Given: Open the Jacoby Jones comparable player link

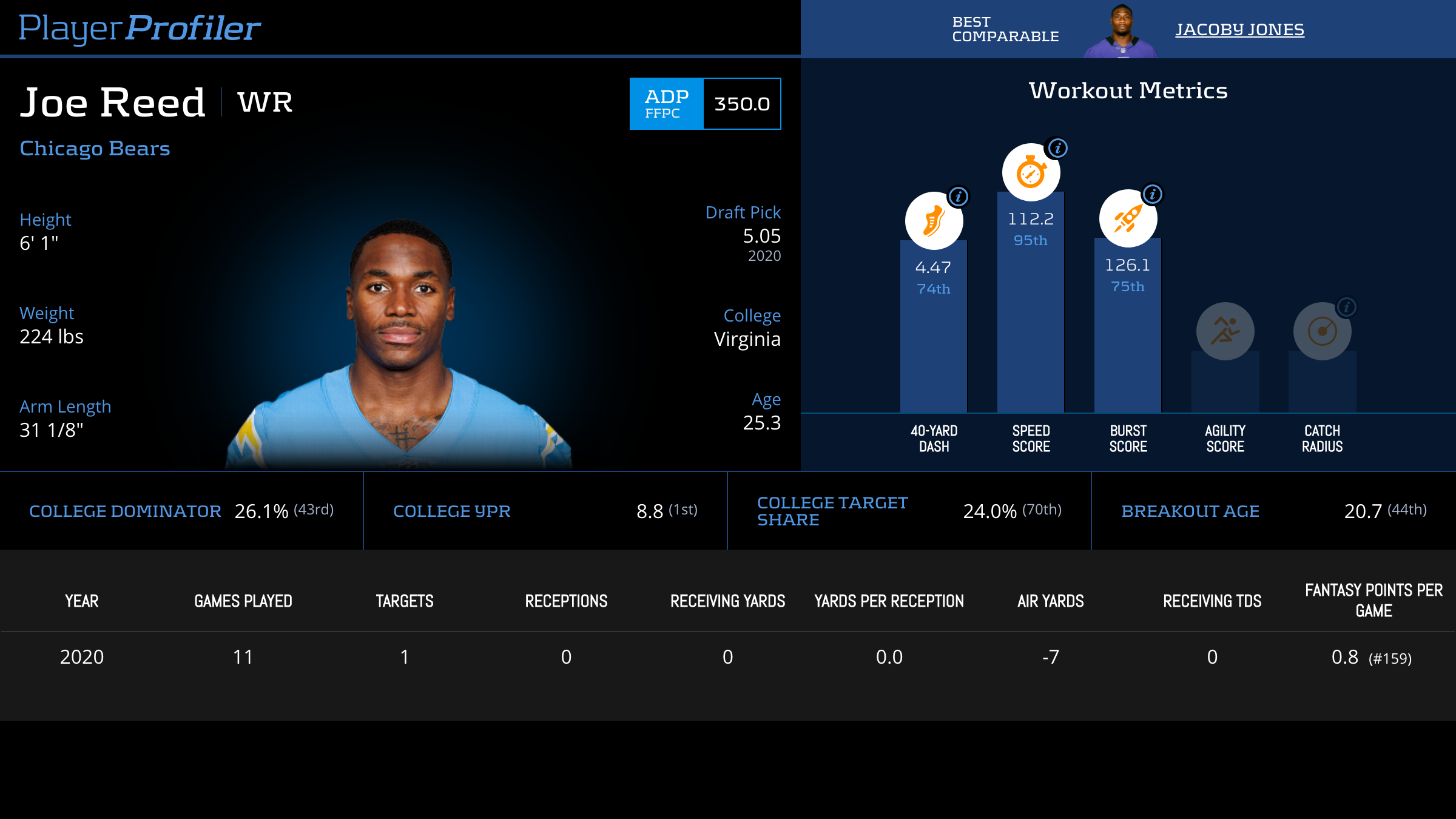Looking at the screenshot, I should [1239, 30].
